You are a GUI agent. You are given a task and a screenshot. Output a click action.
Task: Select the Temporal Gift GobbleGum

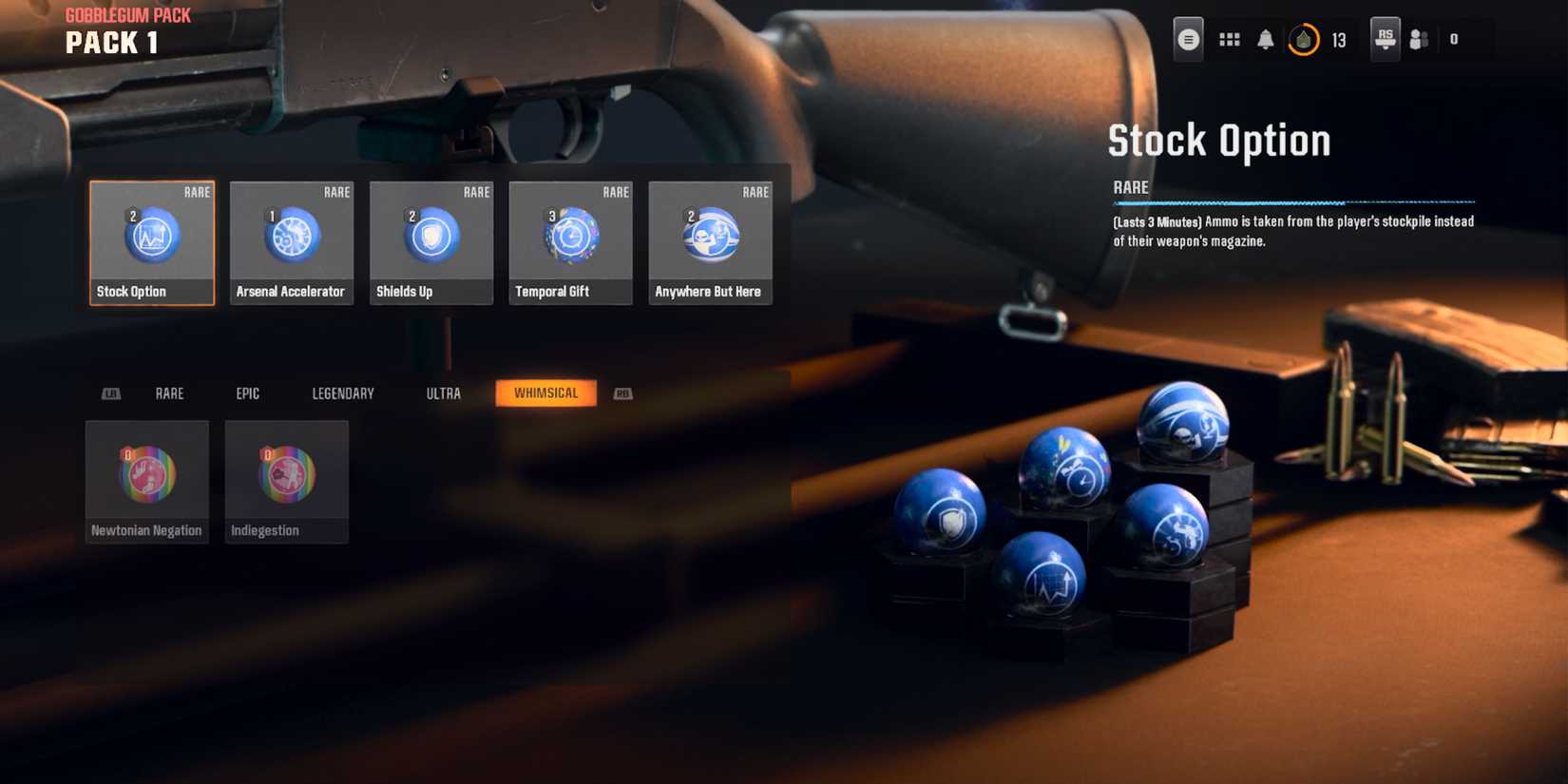pyautogui.click(x=570, y=242)
